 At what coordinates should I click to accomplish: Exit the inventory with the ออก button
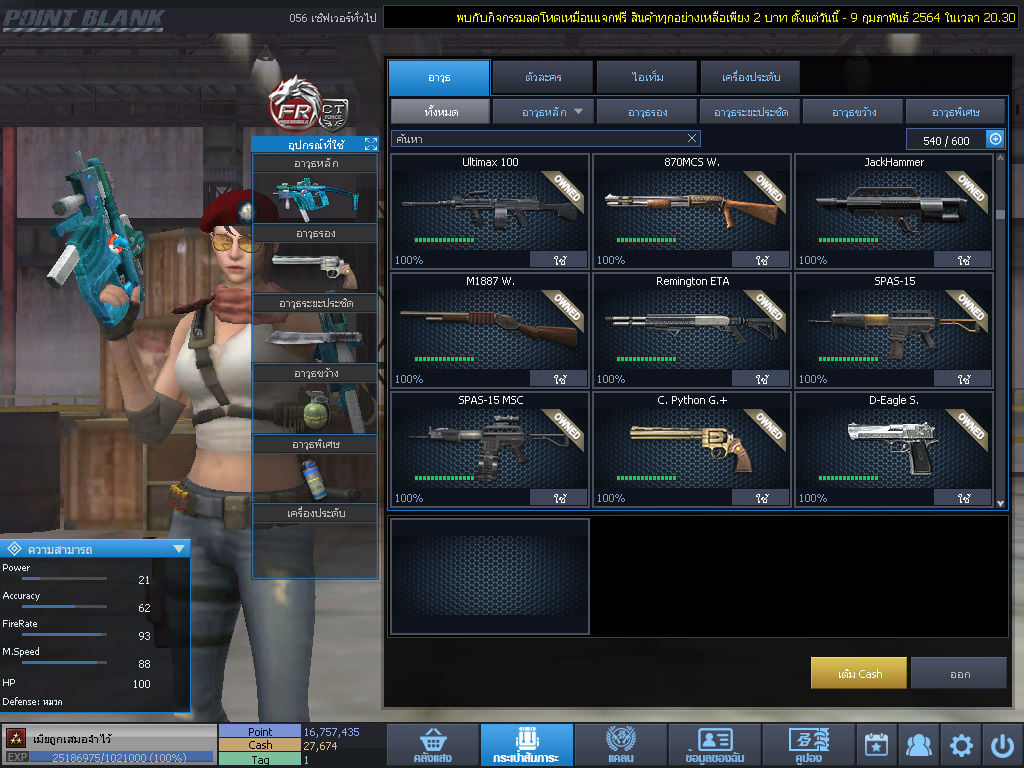click(x=959, y=673)
